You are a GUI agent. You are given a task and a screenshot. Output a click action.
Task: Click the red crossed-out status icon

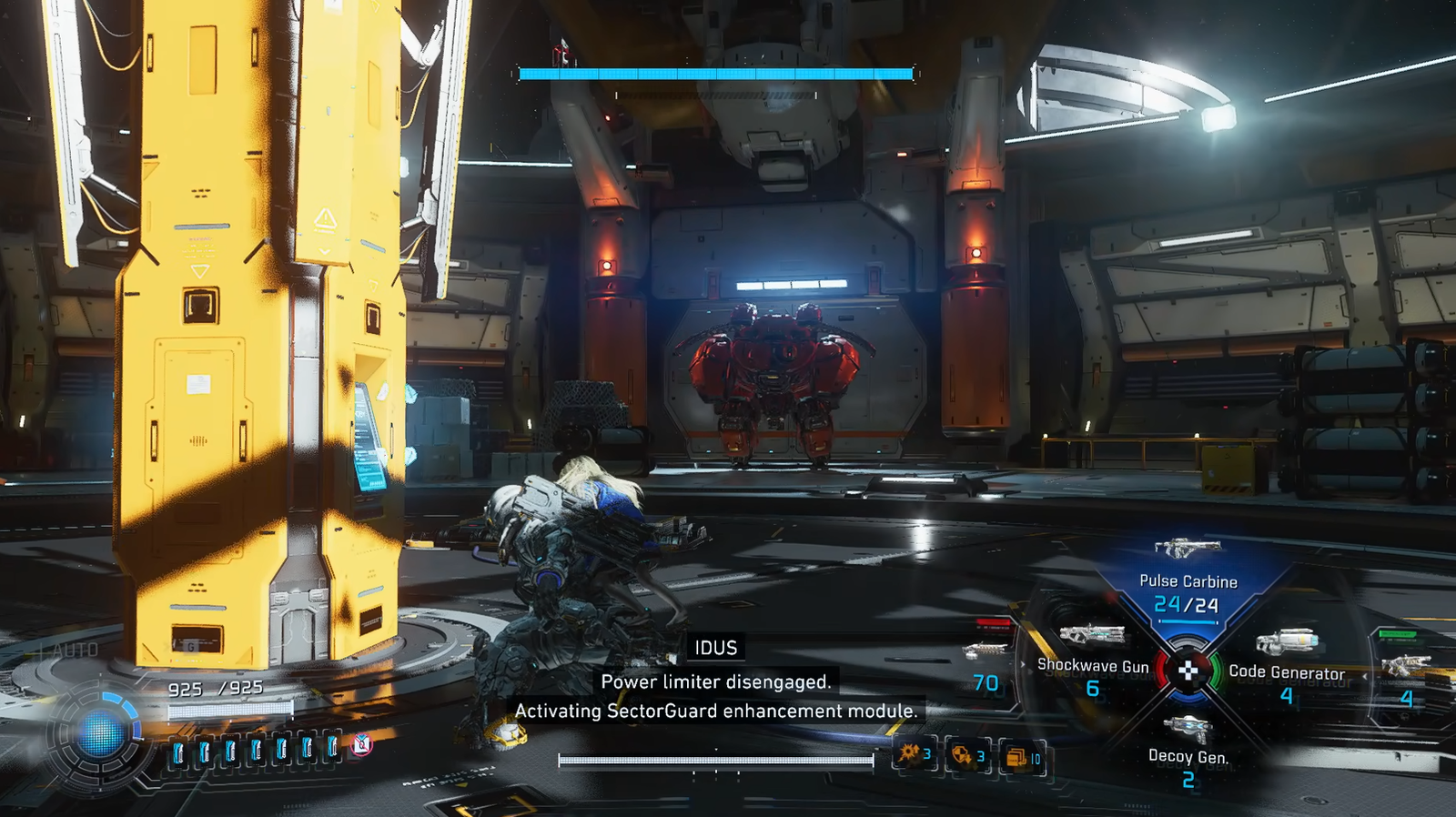[x=362, y=745]
